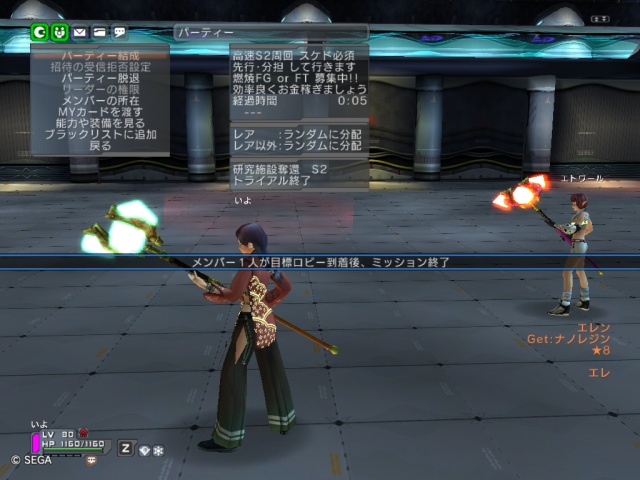The height and width of the screenshot is (480, 640).
Task: Open the card icon tab
Action: 99,32
